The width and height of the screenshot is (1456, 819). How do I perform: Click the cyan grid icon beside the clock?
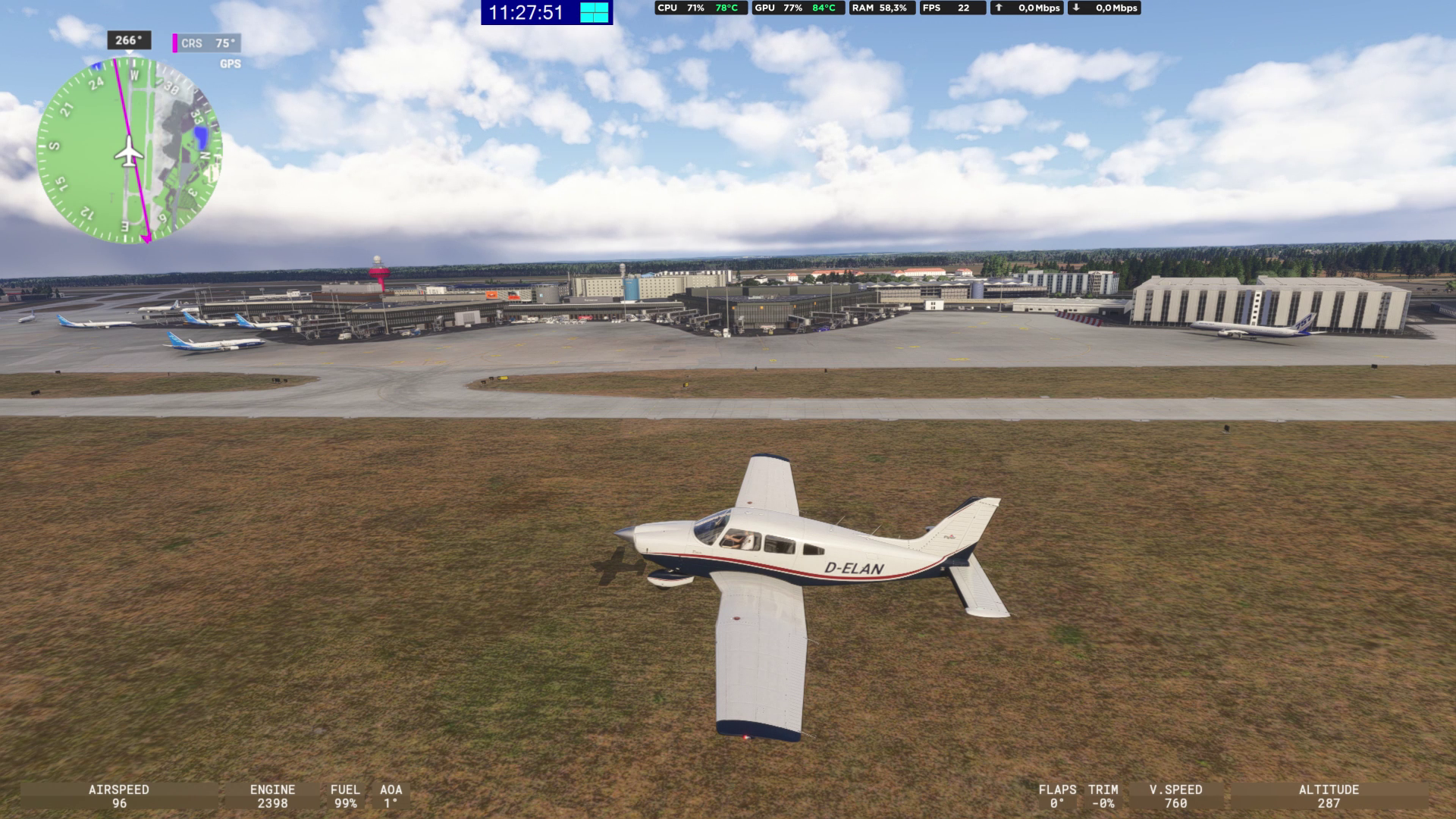(595, 12)
